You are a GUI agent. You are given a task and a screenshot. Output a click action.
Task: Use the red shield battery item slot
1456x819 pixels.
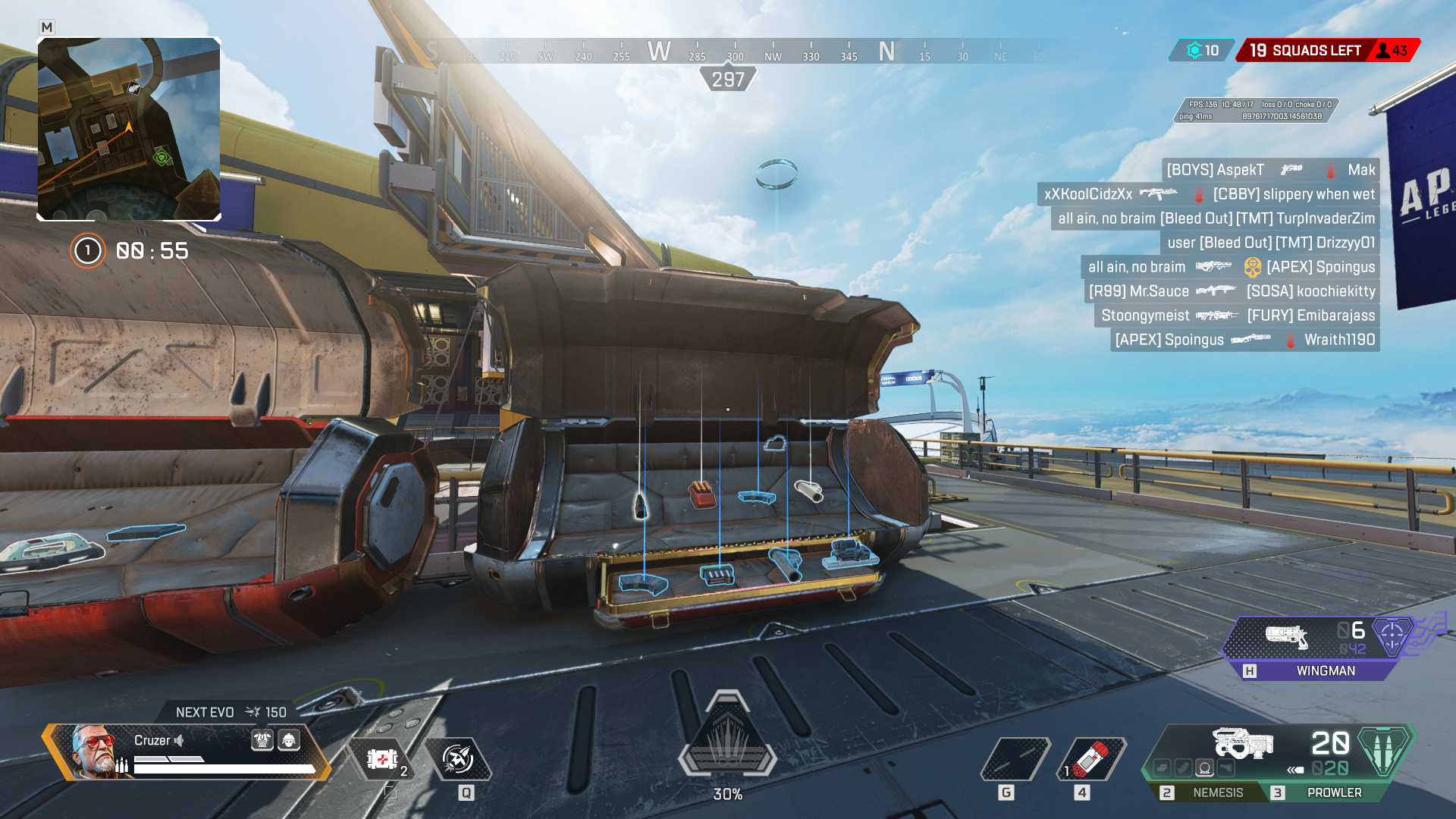coord(1092,758)
